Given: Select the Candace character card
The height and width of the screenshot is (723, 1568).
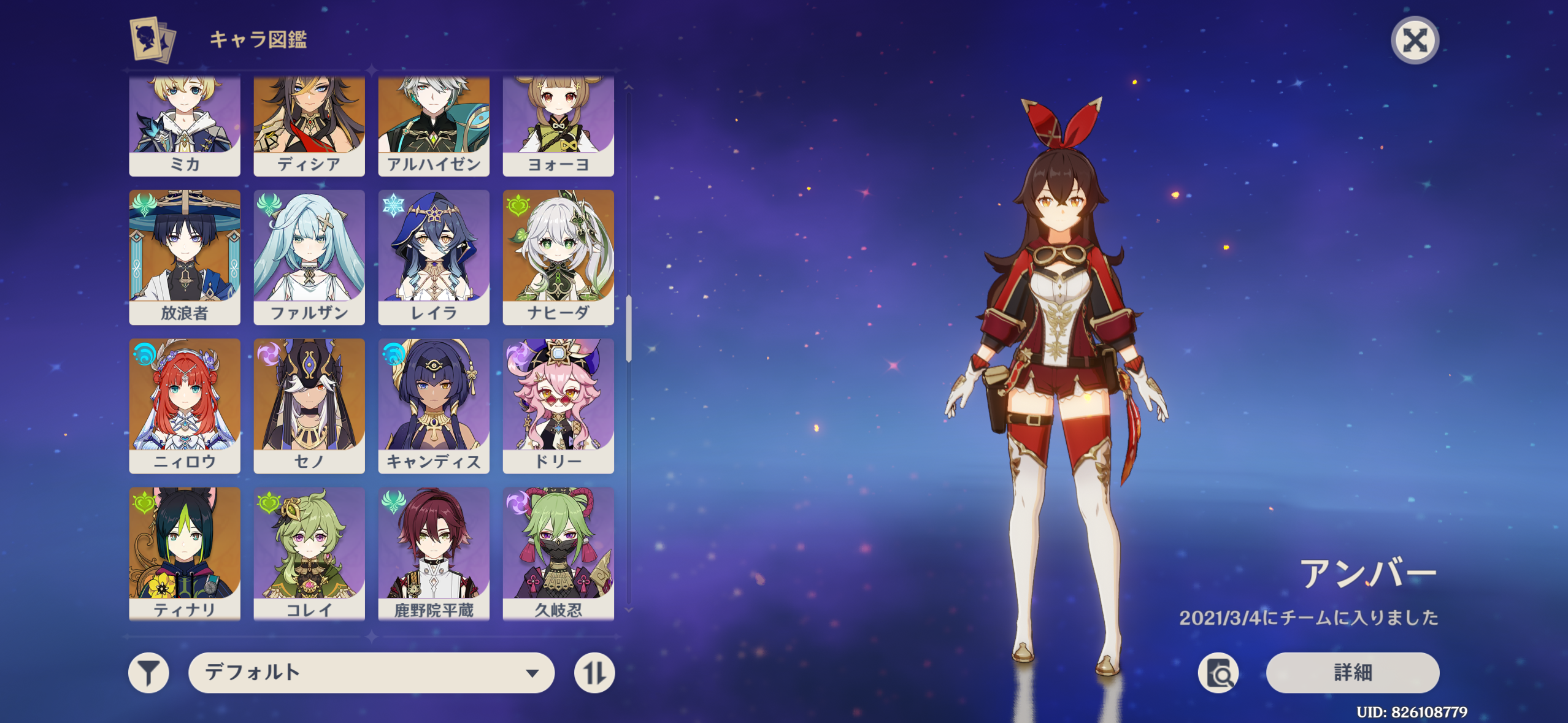Looking at the screenshot, I should [434, 405].
